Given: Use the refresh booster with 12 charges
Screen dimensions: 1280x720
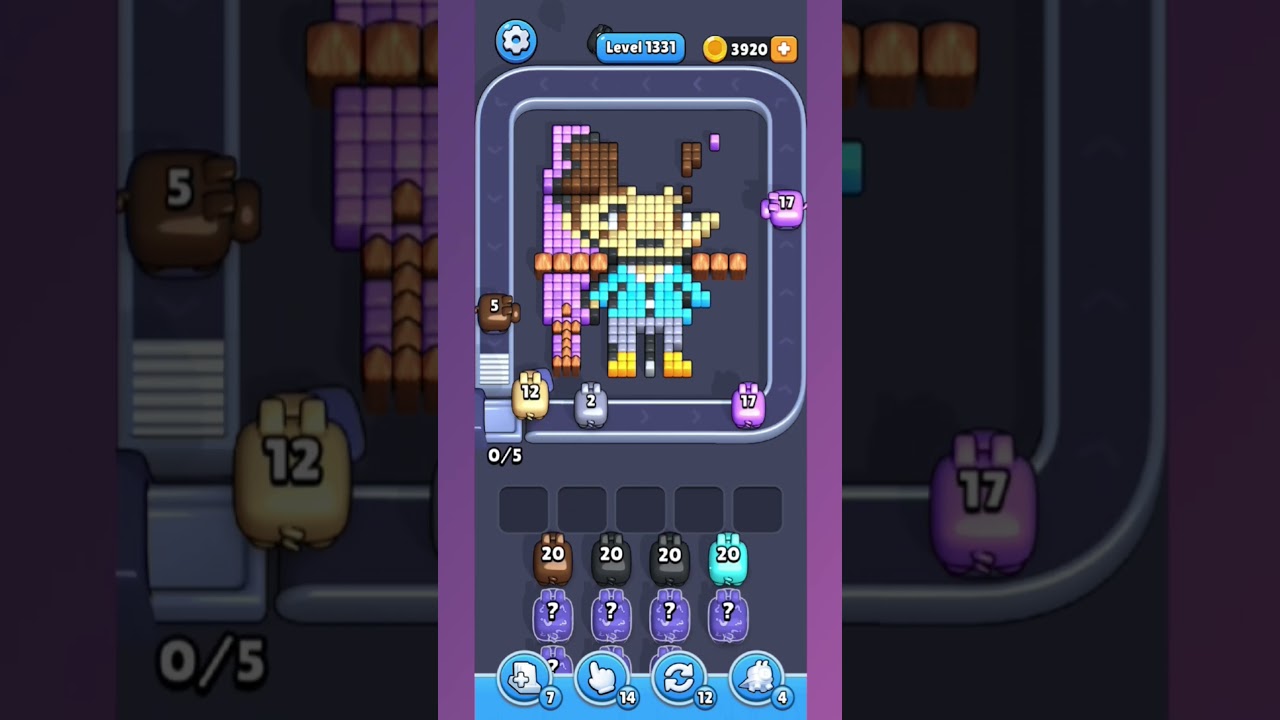Looking at the screenshot, I should [x=680, y=677].
